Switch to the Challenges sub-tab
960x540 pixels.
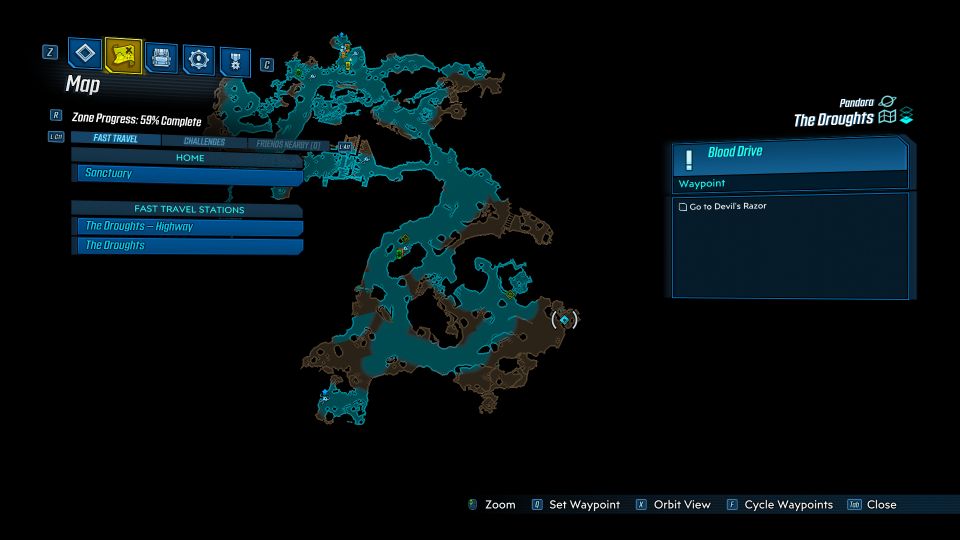click(x=204, y=142)
